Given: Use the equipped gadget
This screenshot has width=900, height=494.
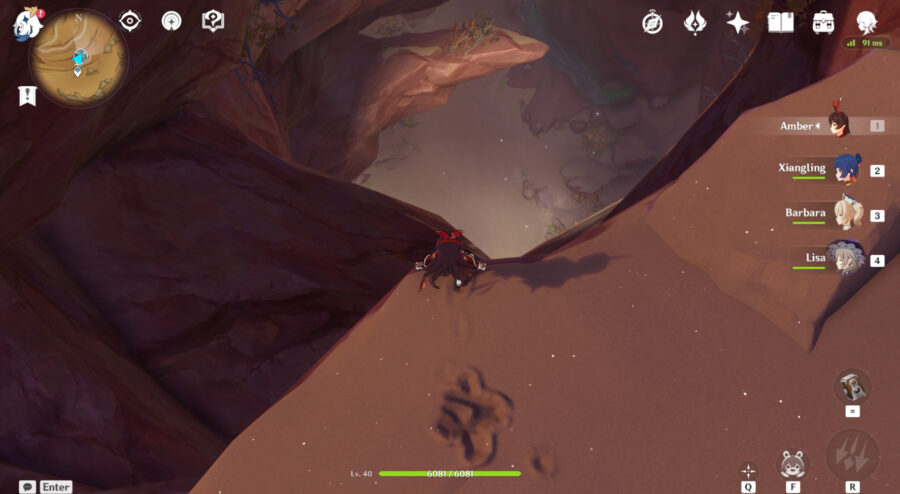Looking at the screenshot, I should [852, 387].
